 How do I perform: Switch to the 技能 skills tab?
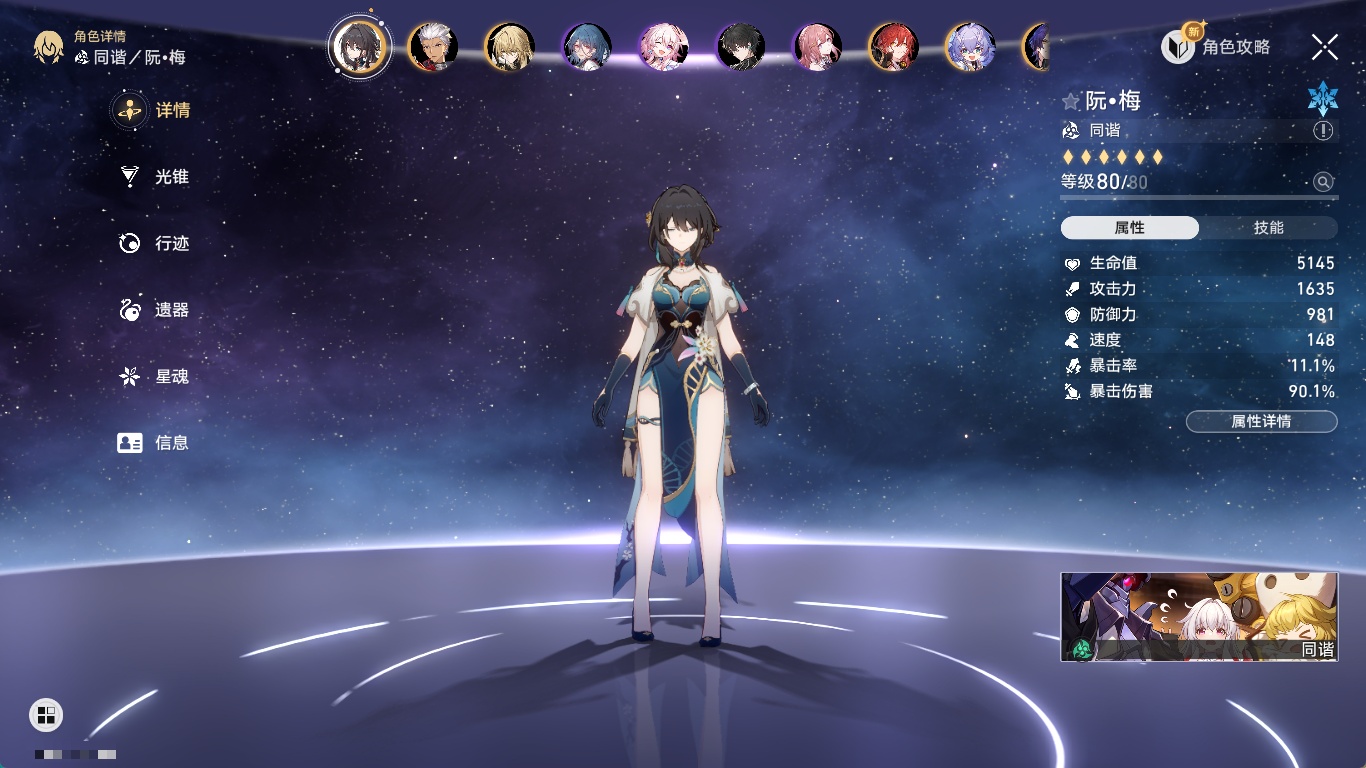click(x=1268, y=228)
